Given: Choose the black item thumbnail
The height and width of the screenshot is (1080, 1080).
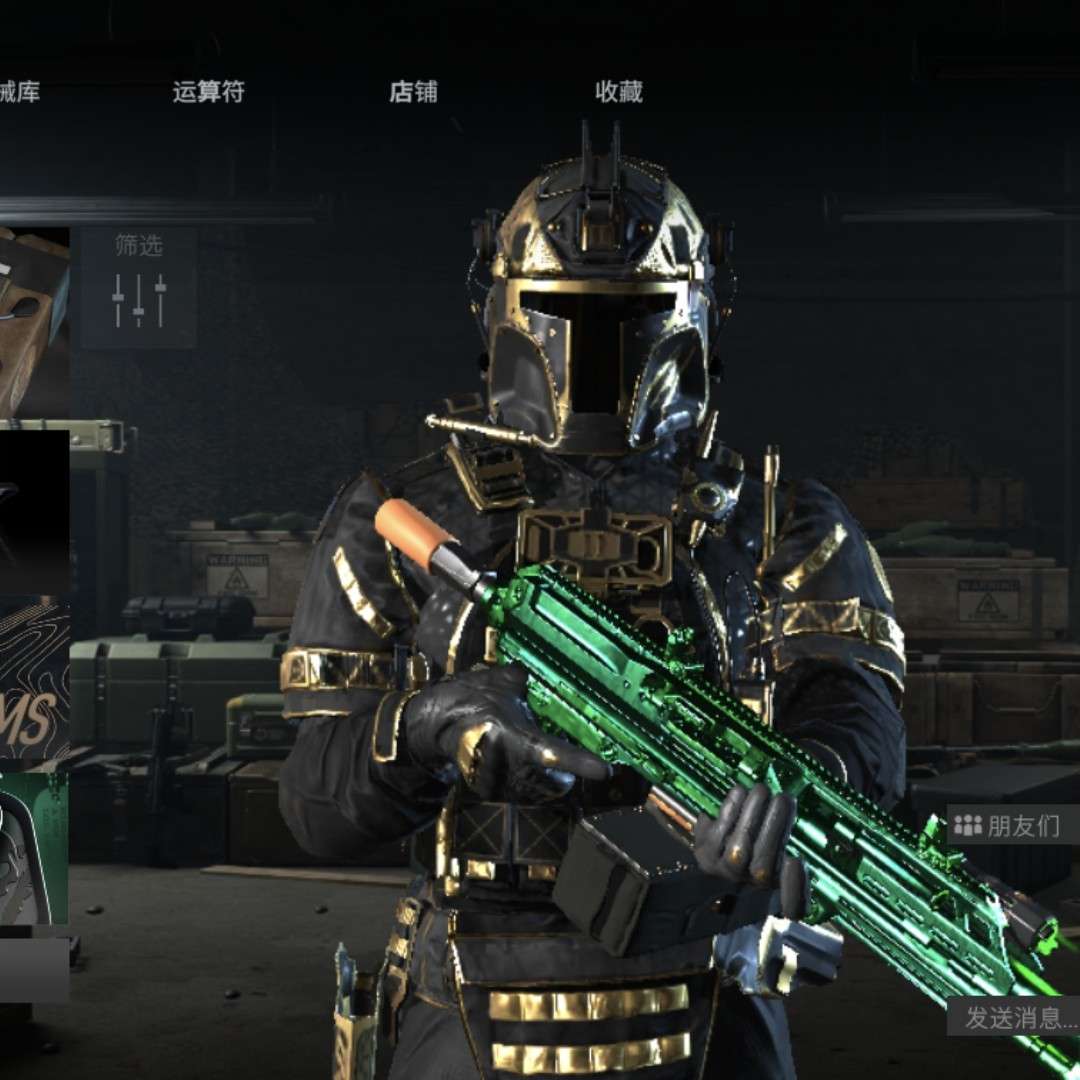Looking at the screenshot, I should (x=34, y=512).
